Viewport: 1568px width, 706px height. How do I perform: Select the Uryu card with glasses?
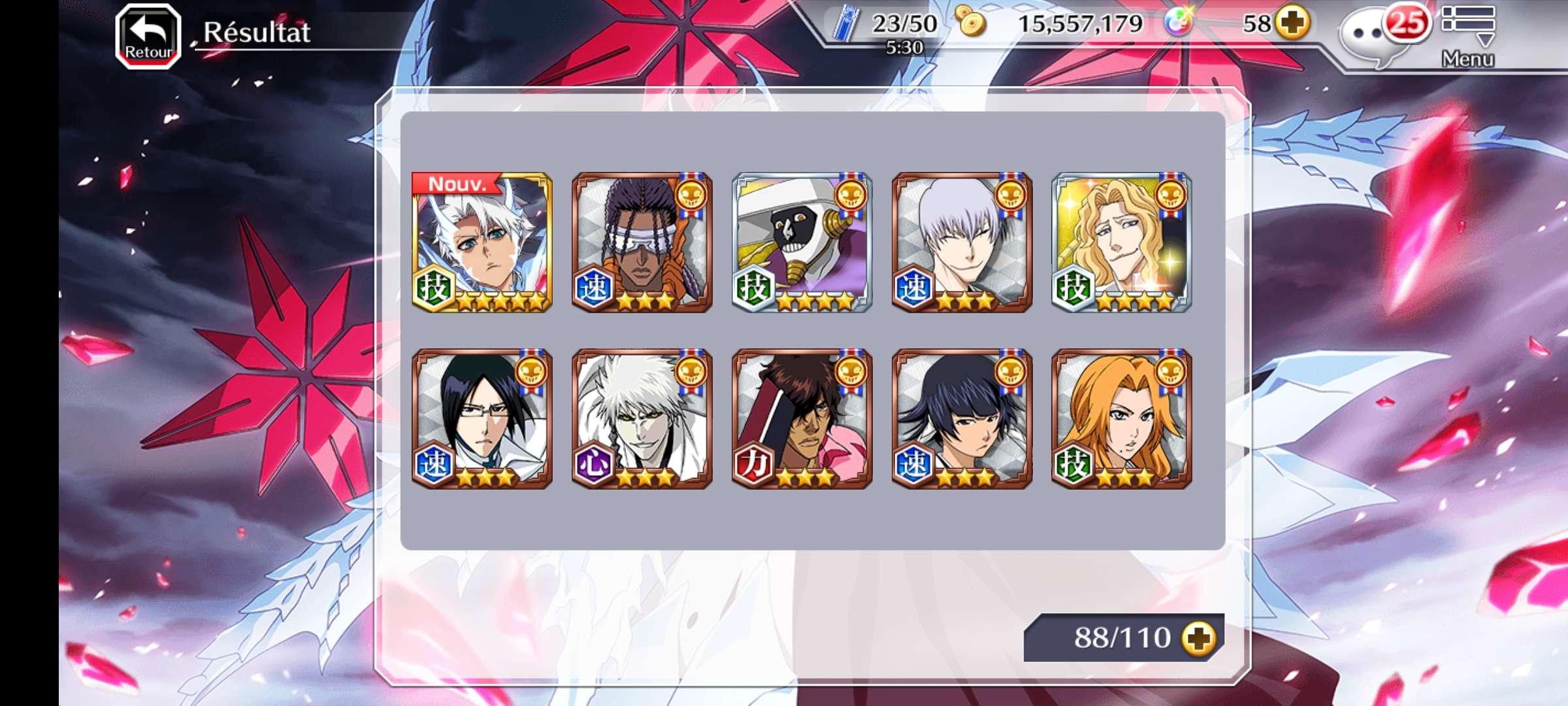pyautogui.click(x=482, y=419)
